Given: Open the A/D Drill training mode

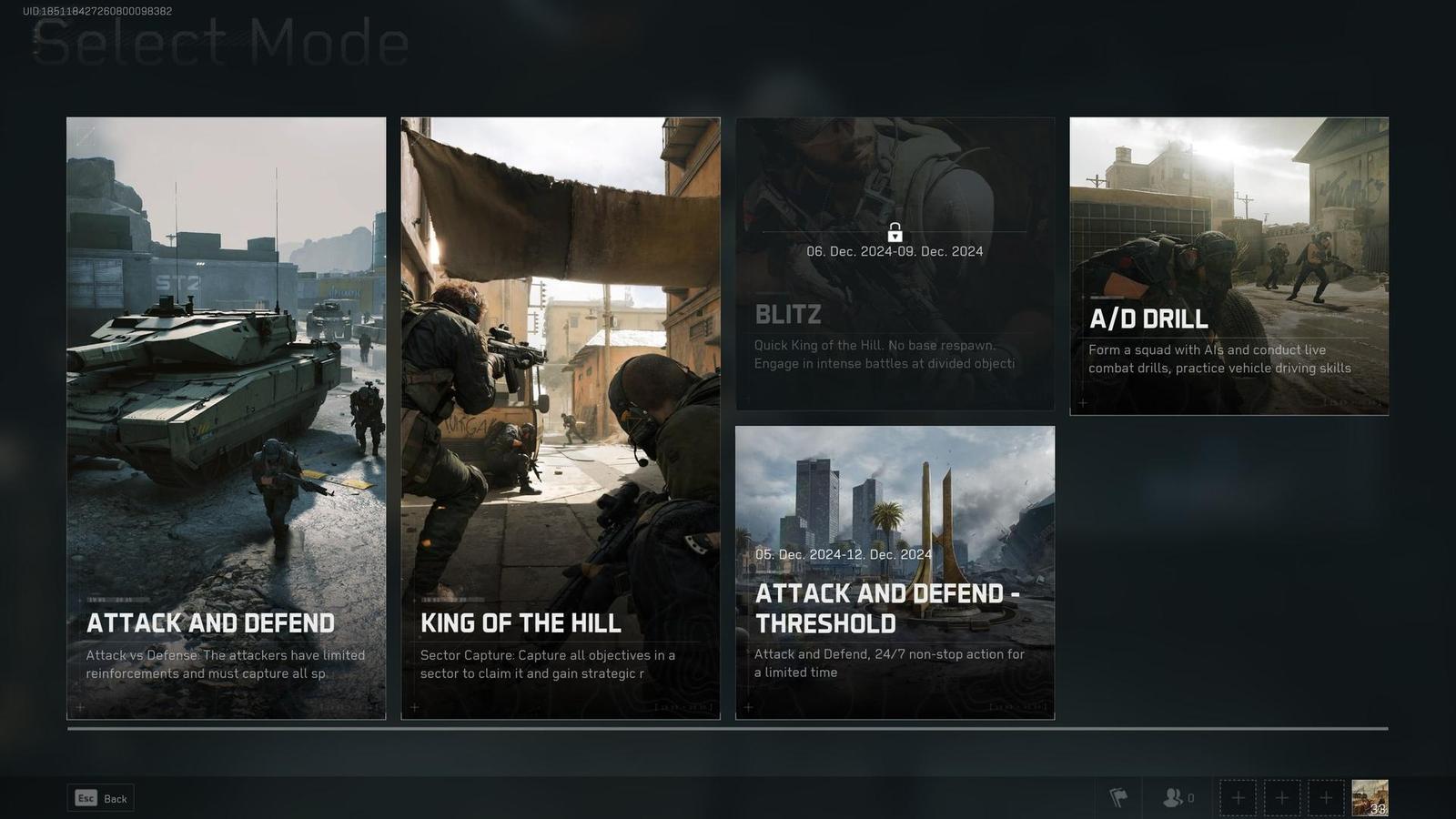Looking at the screenshot, I should (1228, 268).
